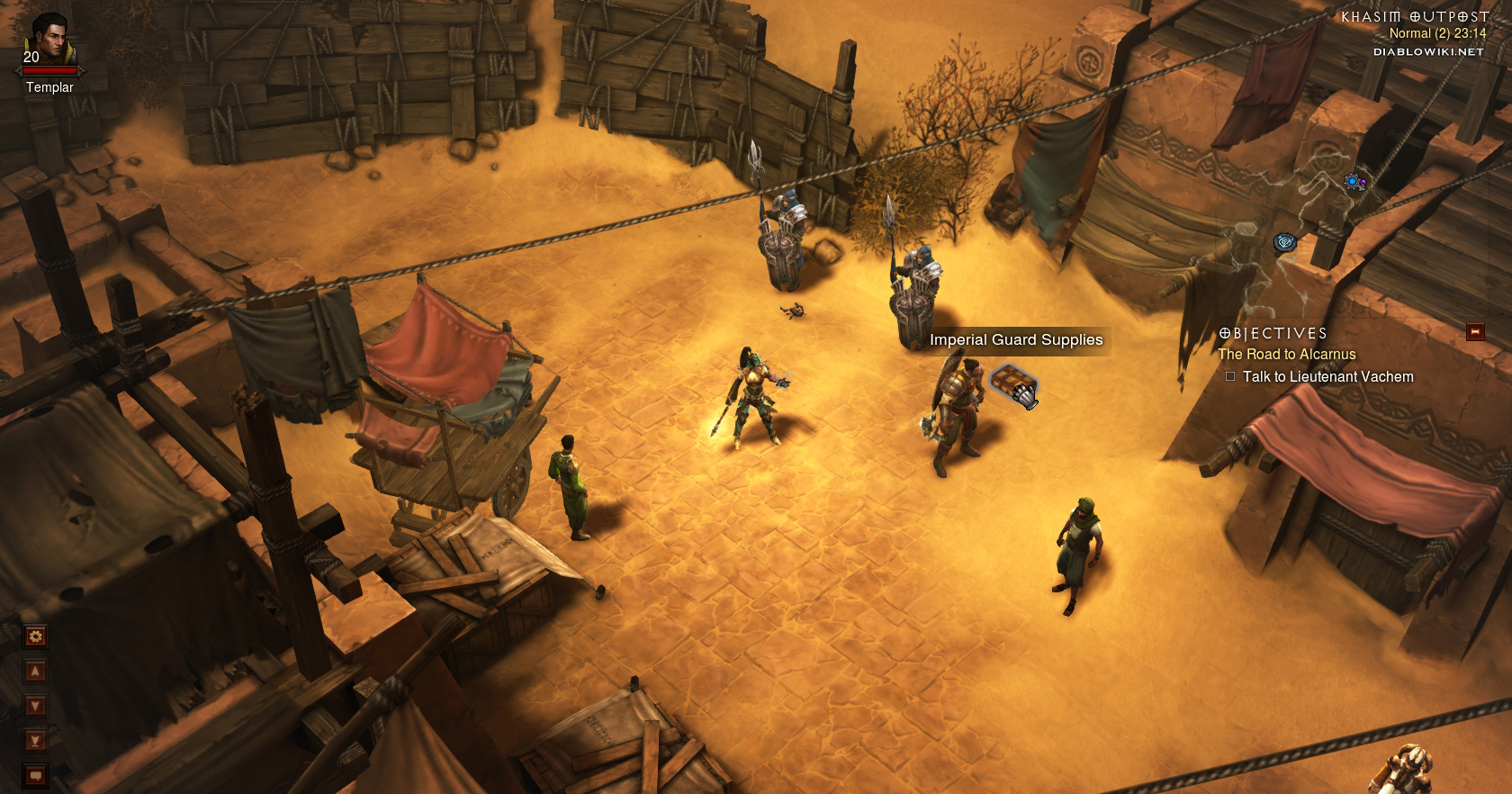The image size is (1512, 794).
Task: Jump to newest chat with bottom arrow
Action: pos(36,741)
